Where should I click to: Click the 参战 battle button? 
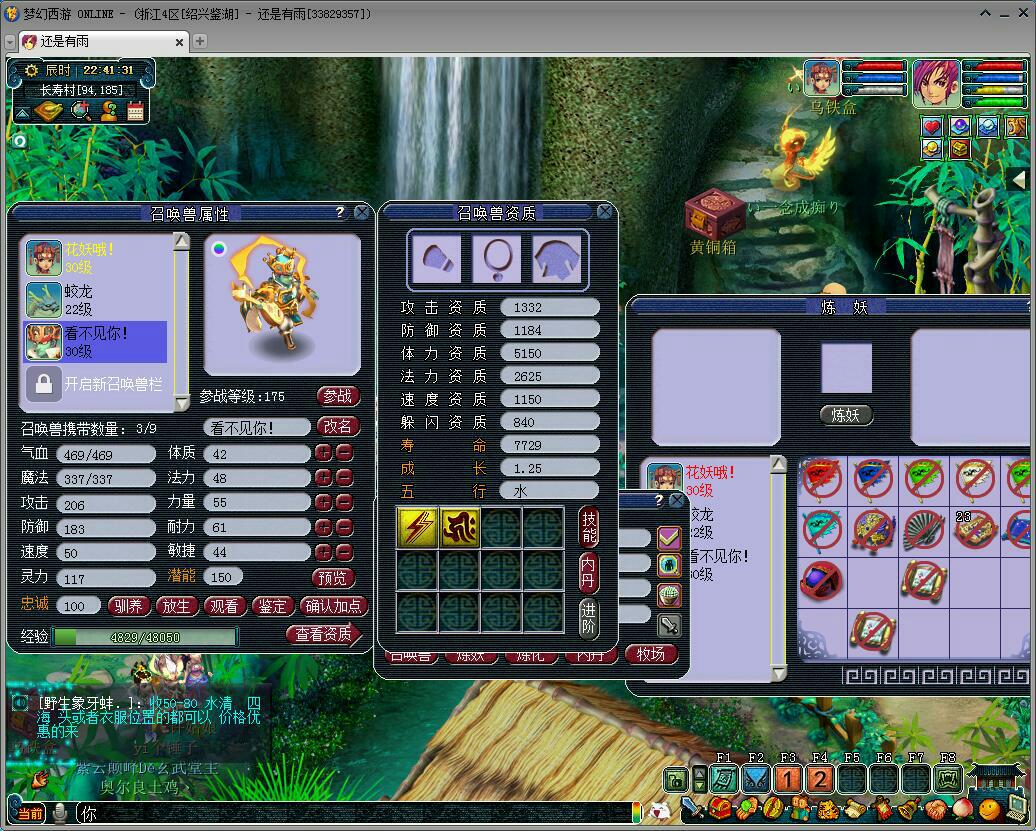coord(338,396)
